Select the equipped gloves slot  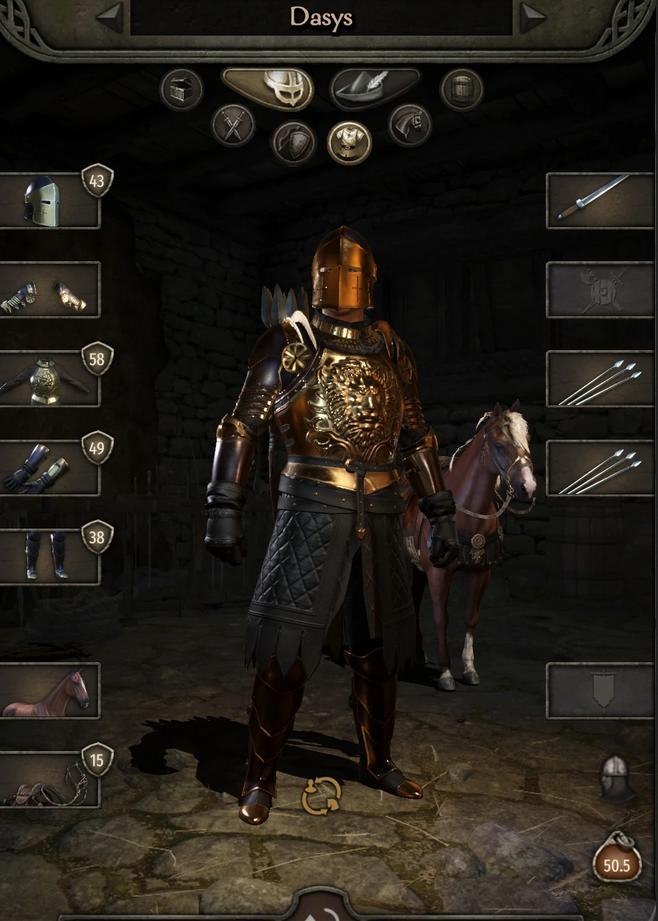pyautogui.click(x=49, y=468)
